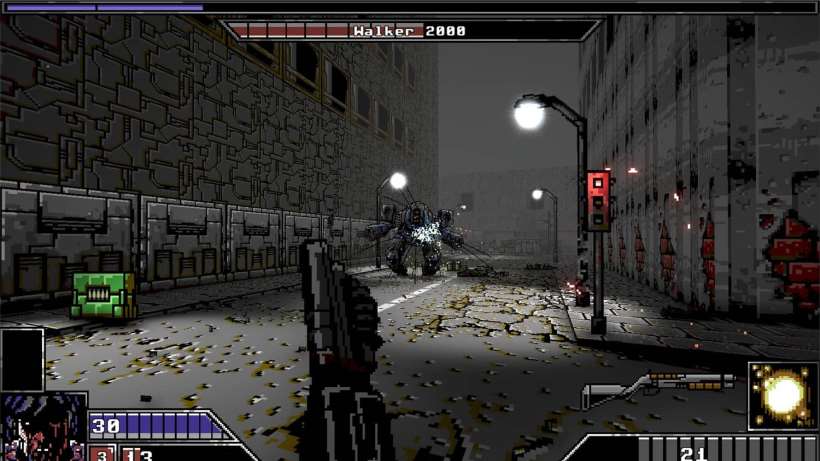Activate the glowing orb ability icon
The height and width of the screenshot is (461, 820).
[x=783, y=395]
